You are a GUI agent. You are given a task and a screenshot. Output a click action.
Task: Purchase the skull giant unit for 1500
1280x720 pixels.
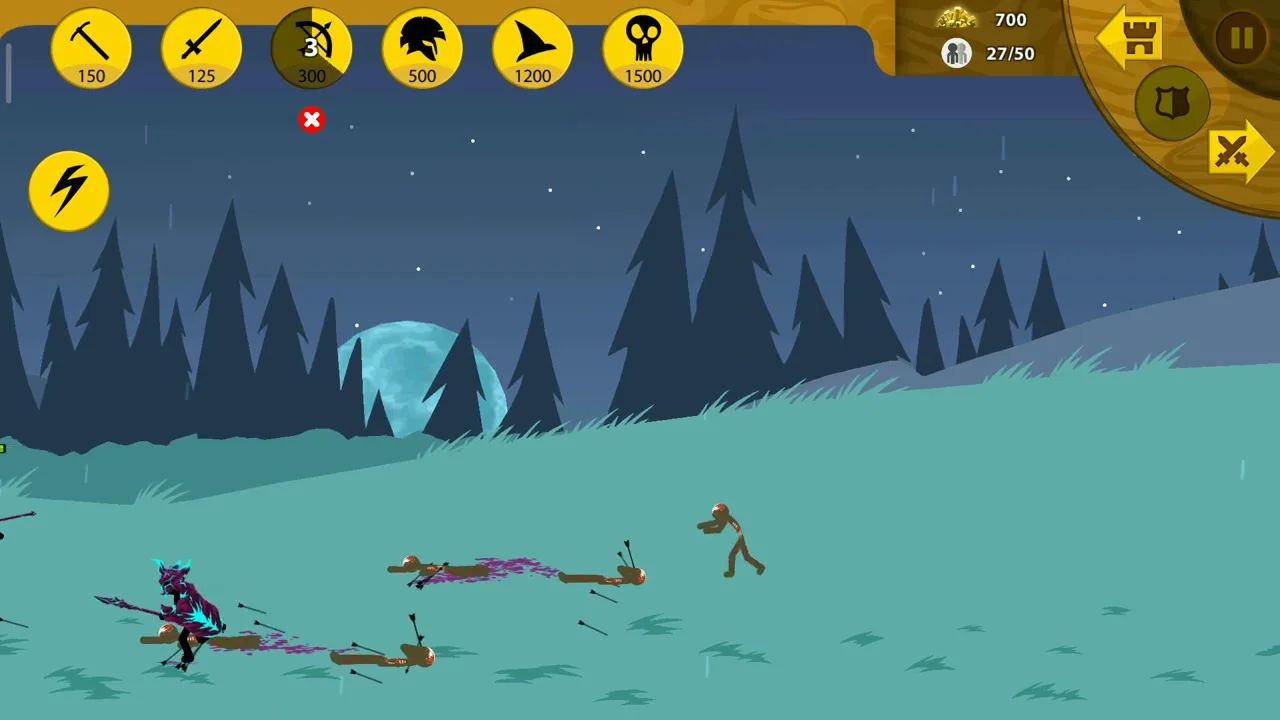click(x=643, y=48)
